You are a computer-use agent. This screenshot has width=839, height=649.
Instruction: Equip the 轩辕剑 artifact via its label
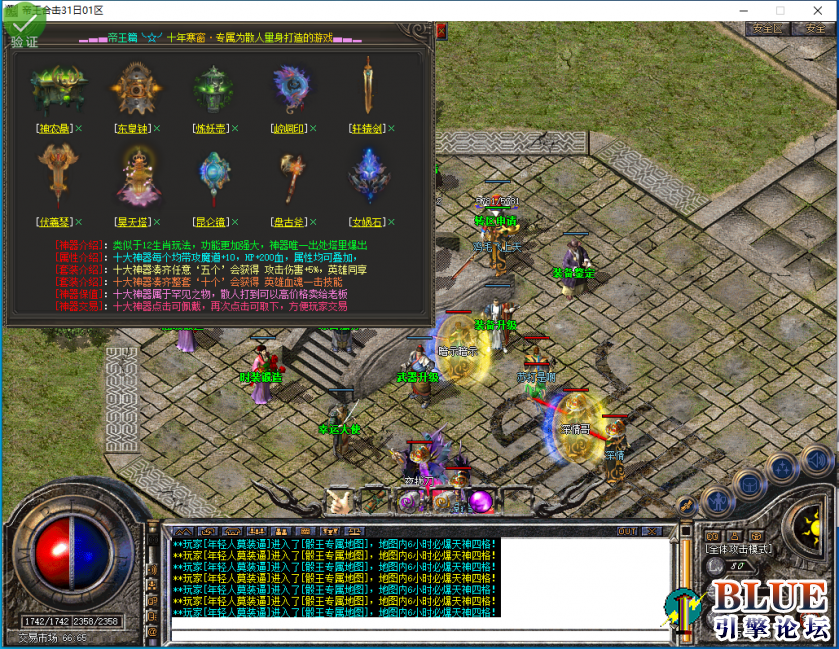[367, 129]
